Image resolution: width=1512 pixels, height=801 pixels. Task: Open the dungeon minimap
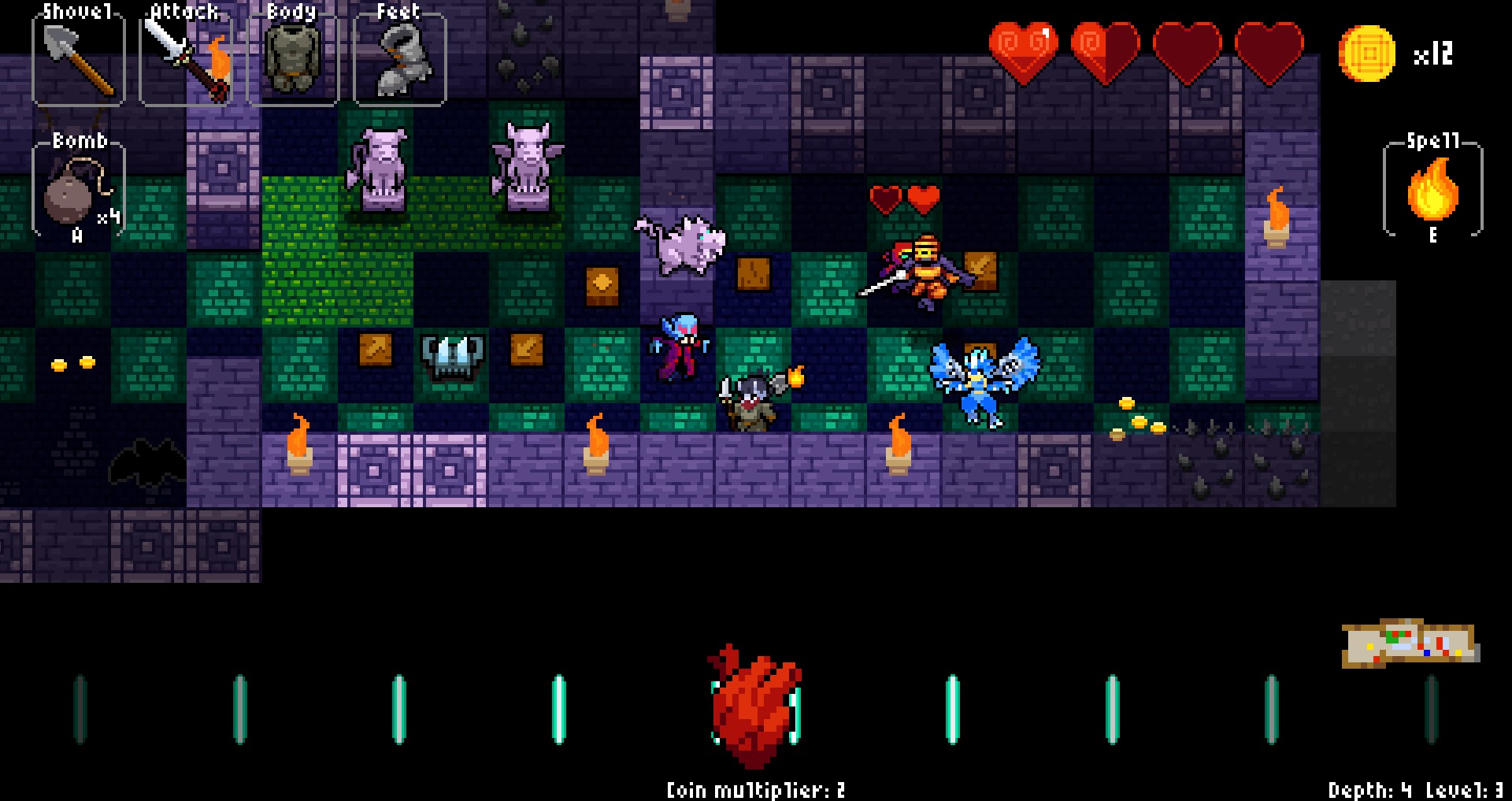(x=1410, y=643)
